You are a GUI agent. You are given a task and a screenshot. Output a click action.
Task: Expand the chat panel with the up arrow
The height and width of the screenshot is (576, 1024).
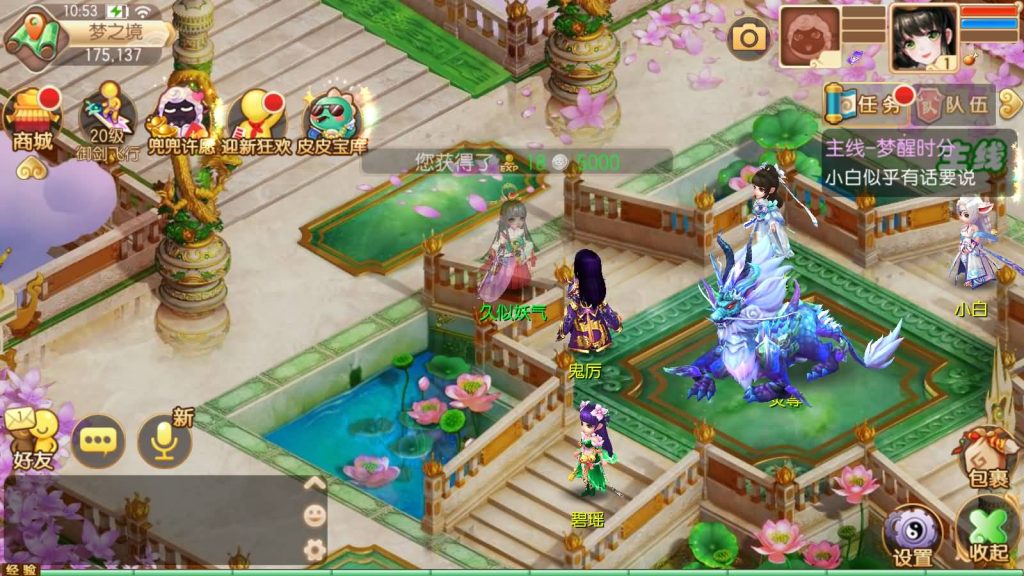coord(314,484)
